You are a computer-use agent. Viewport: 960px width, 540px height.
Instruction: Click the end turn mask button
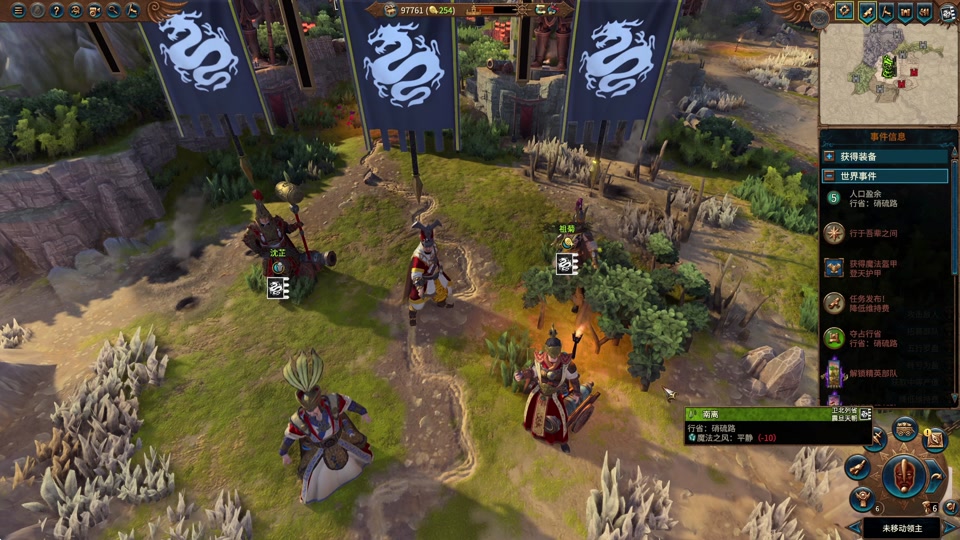905,476
